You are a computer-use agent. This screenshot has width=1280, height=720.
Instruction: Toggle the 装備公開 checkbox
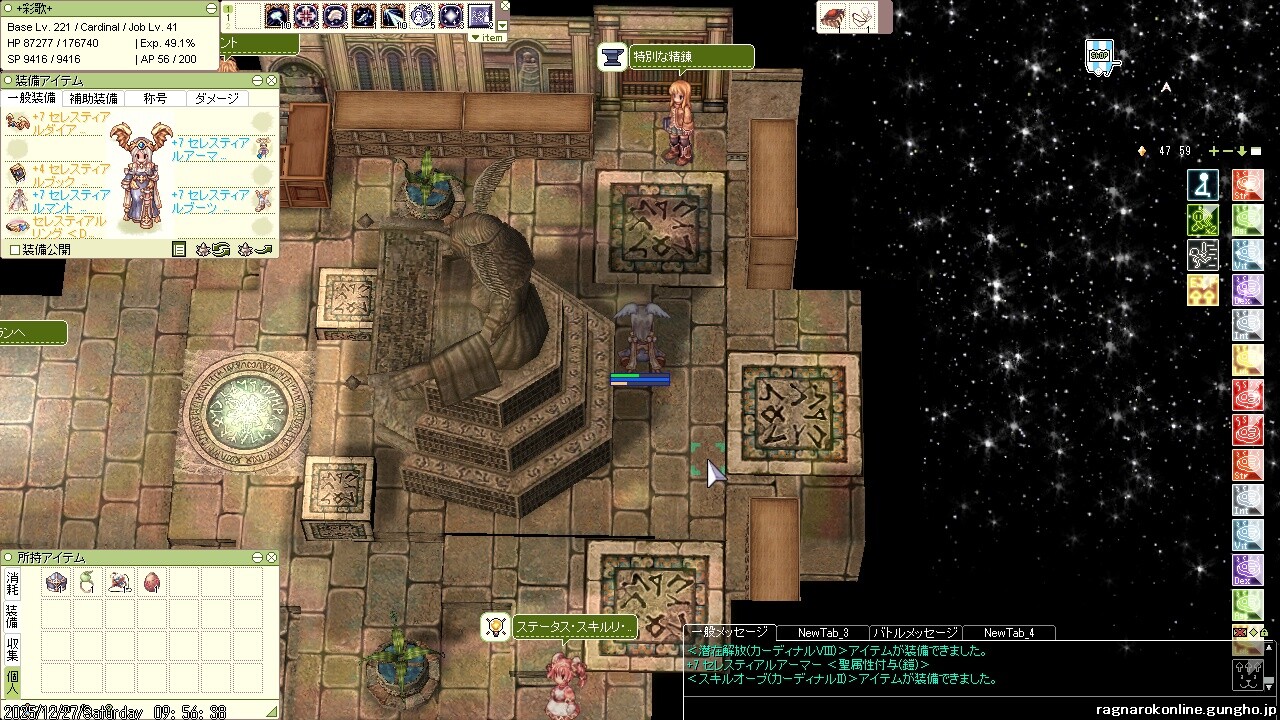pyautogui.click(x=14, y=249)
